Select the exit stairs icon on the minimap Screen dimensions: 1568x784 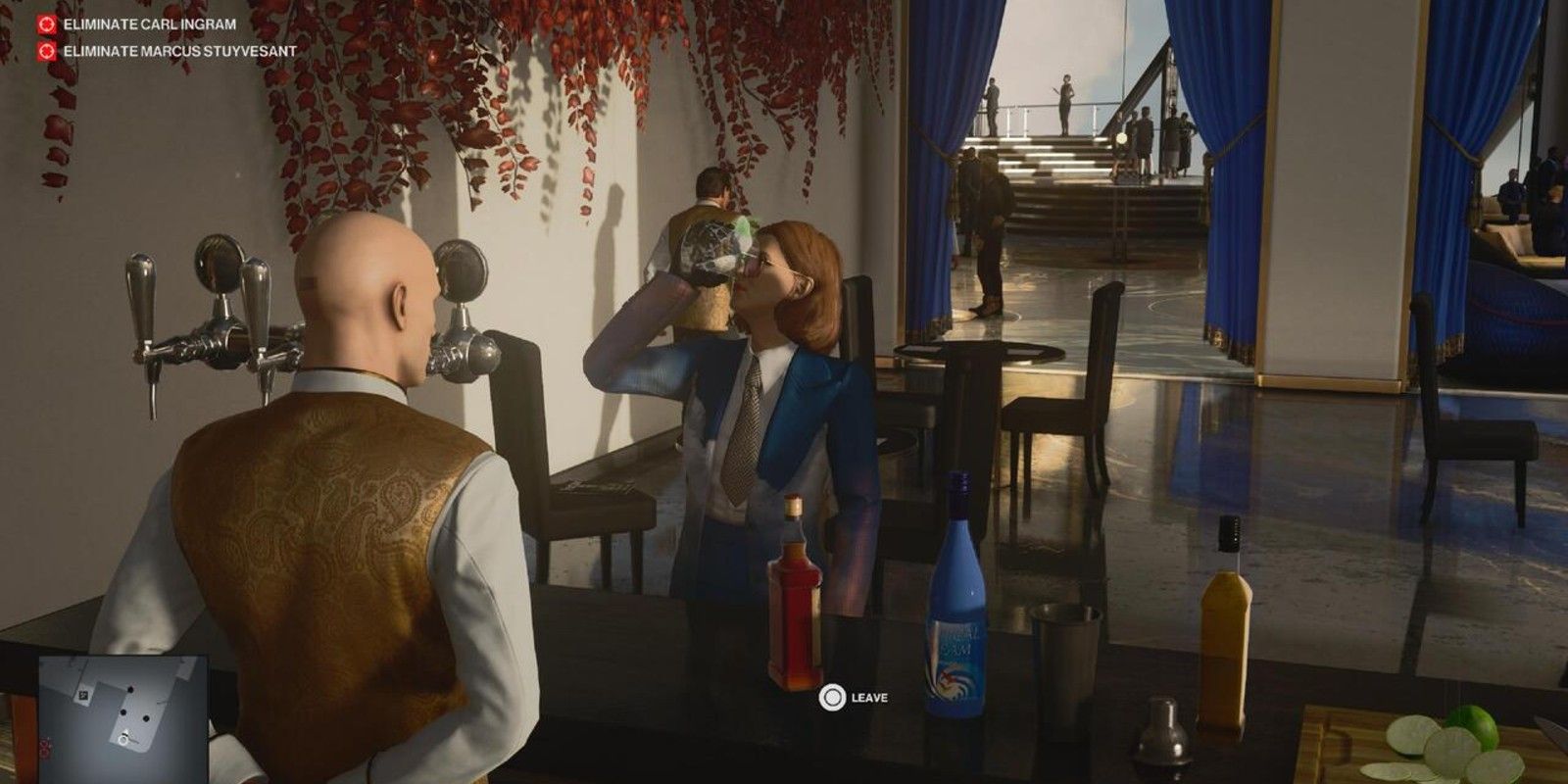click(84, 695)
